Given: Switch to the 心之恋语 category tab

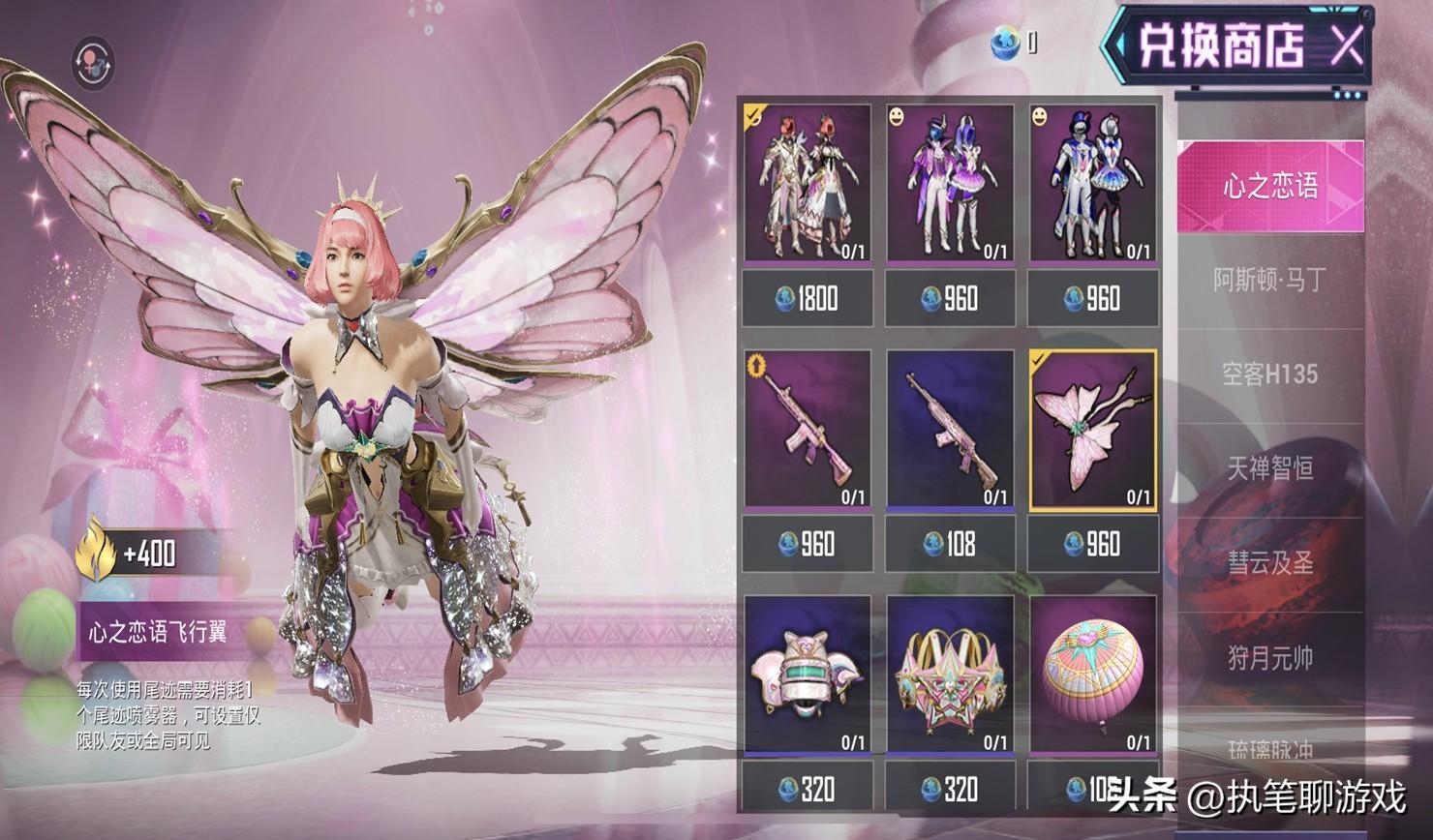Looking at the screenshot, I should (1269, 186).
